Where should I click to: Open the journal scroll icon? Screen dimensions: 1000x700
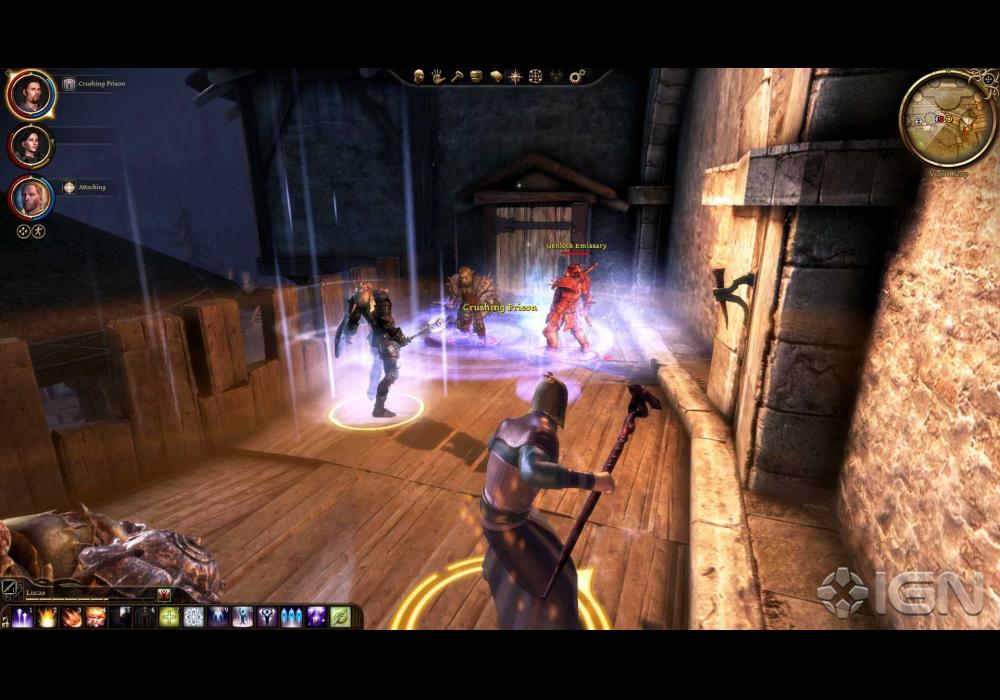point(496,76)
